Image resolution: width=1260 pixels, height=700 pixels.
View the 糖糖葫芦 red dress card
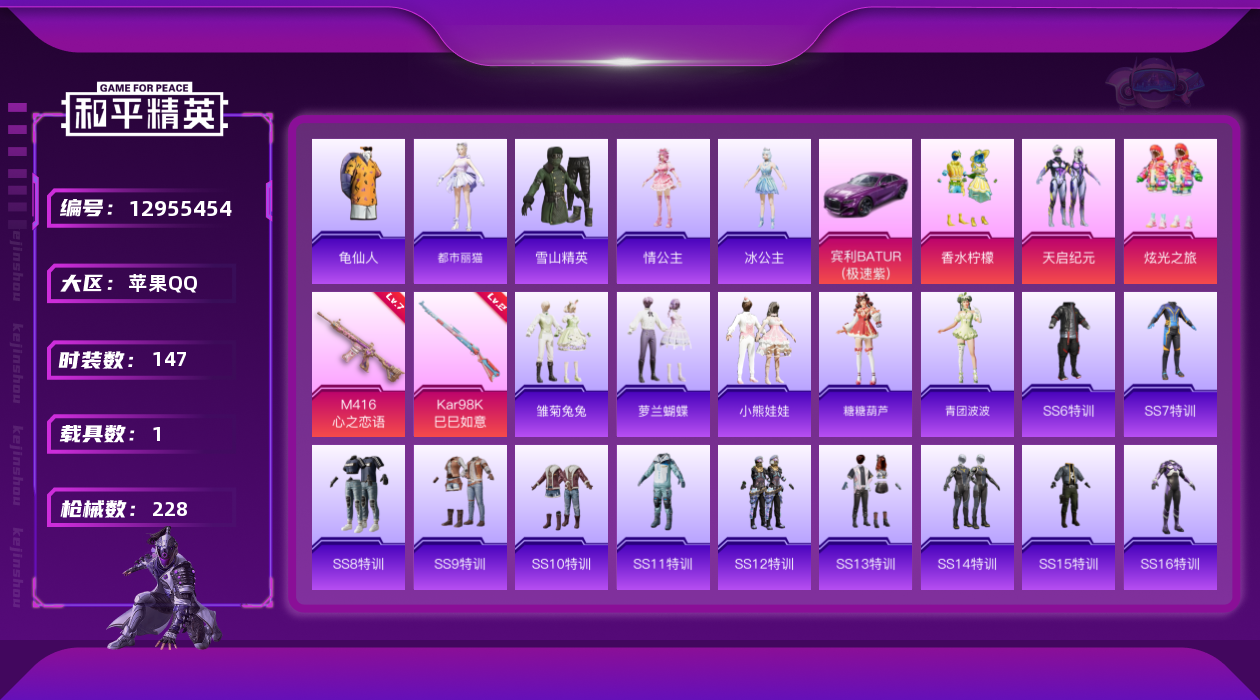point(865,364)
